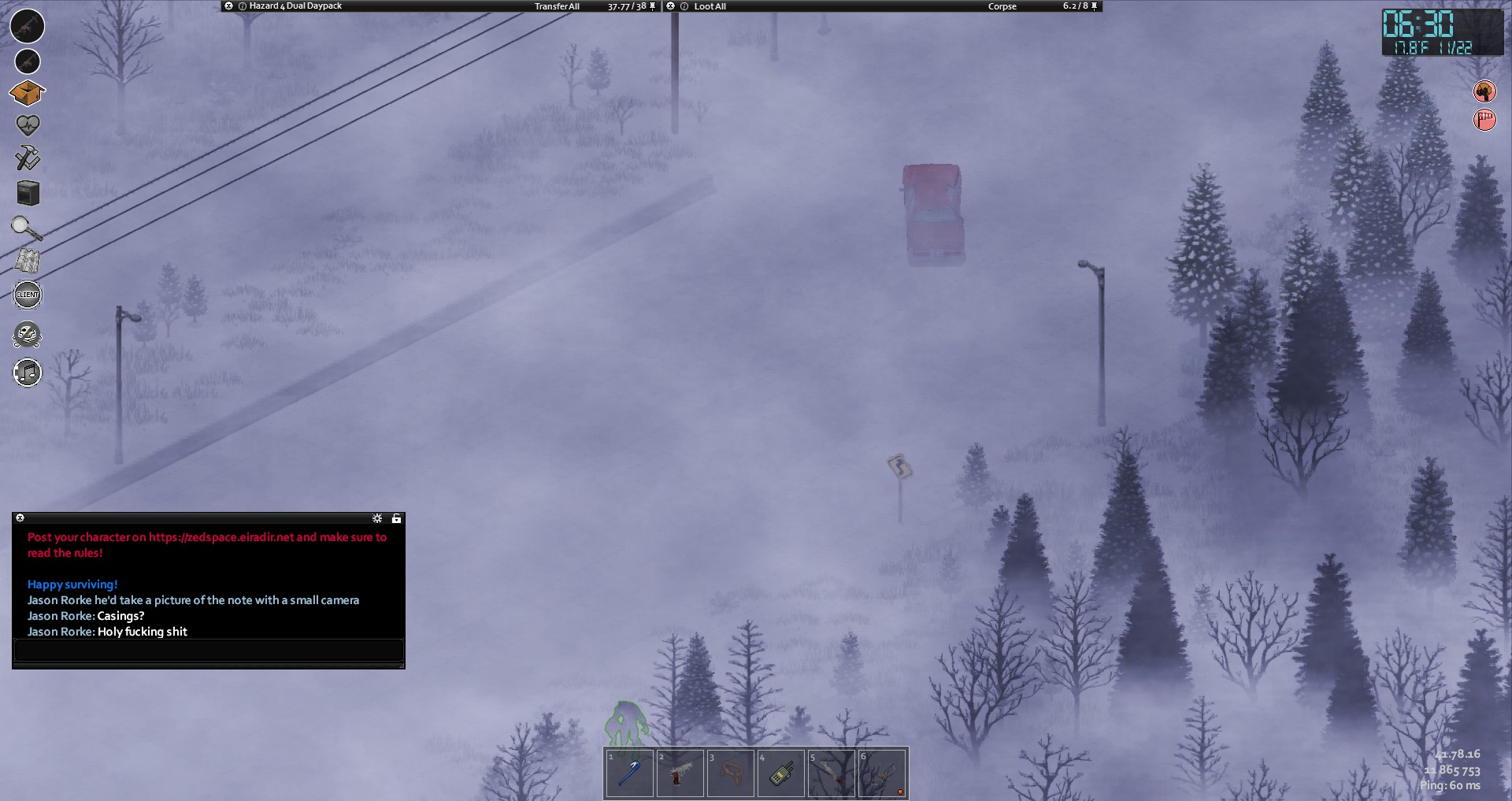This screenshot has width=1512, height=801.
Task: Open the CLIENT panel button
Action: 28,295
